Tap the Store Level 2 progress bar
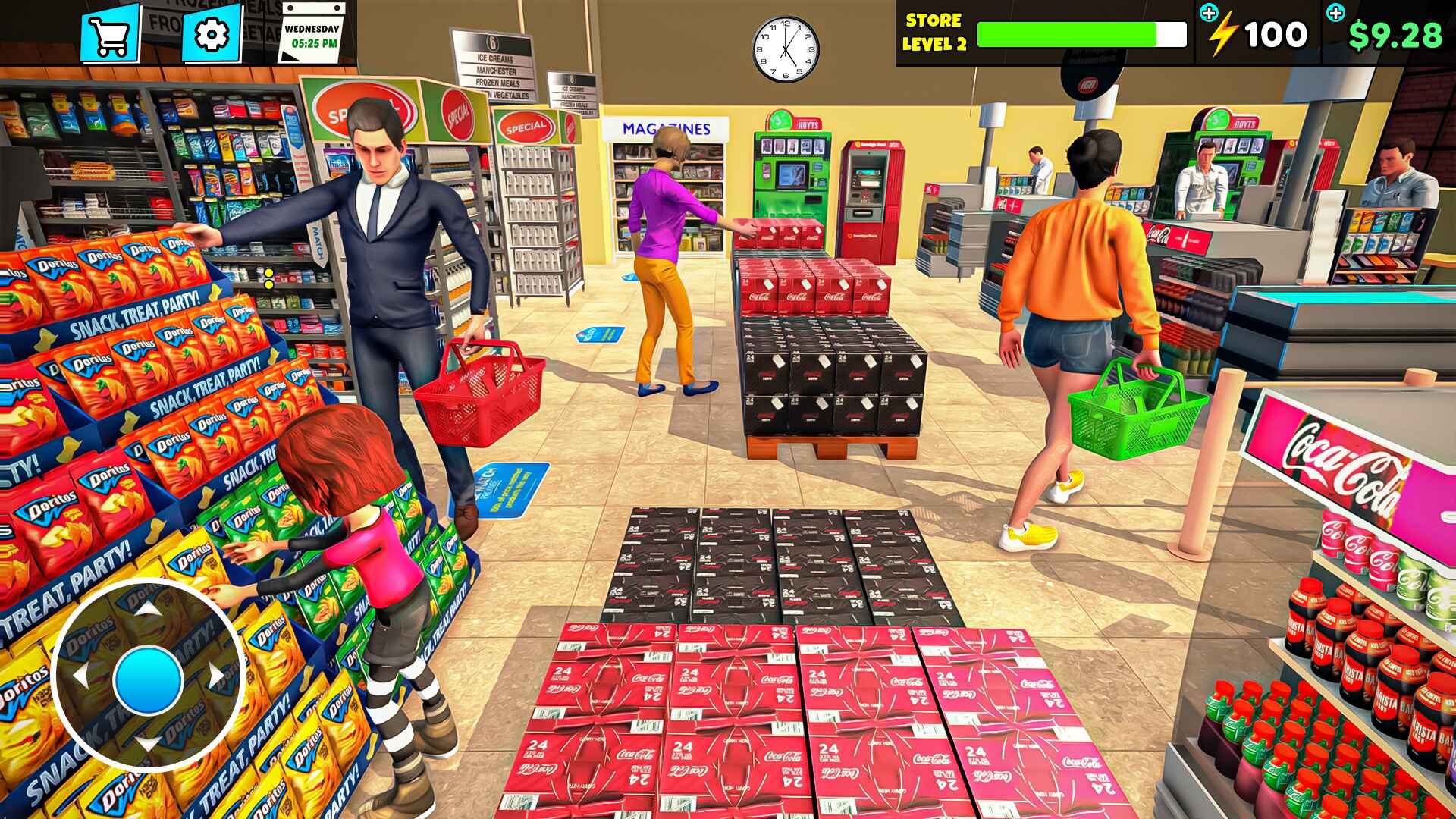Screen dimensions: 1456x819 (1081, 33)
